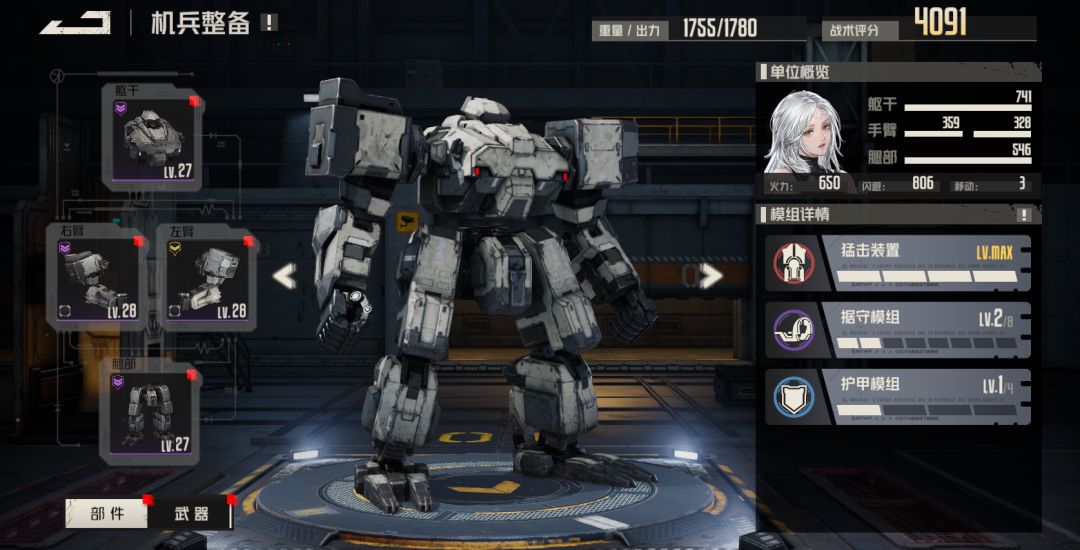
Task: Select the 右臂 right arm part slot
Action: tap(96, 276)
